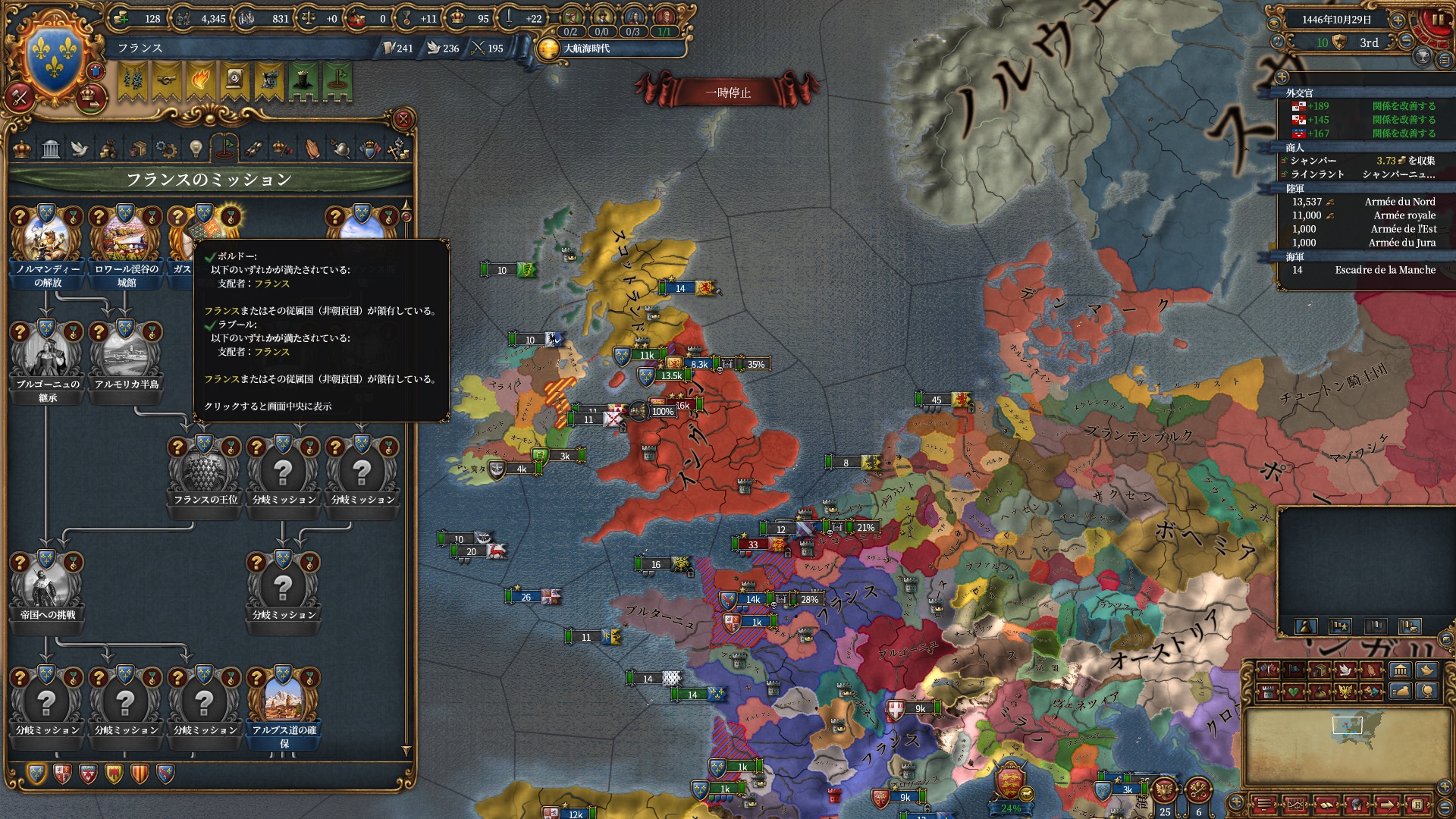Screen dimensions: 1456x819
Task: Open the religion tab with praying hands
Action: (x=312, y=149)
